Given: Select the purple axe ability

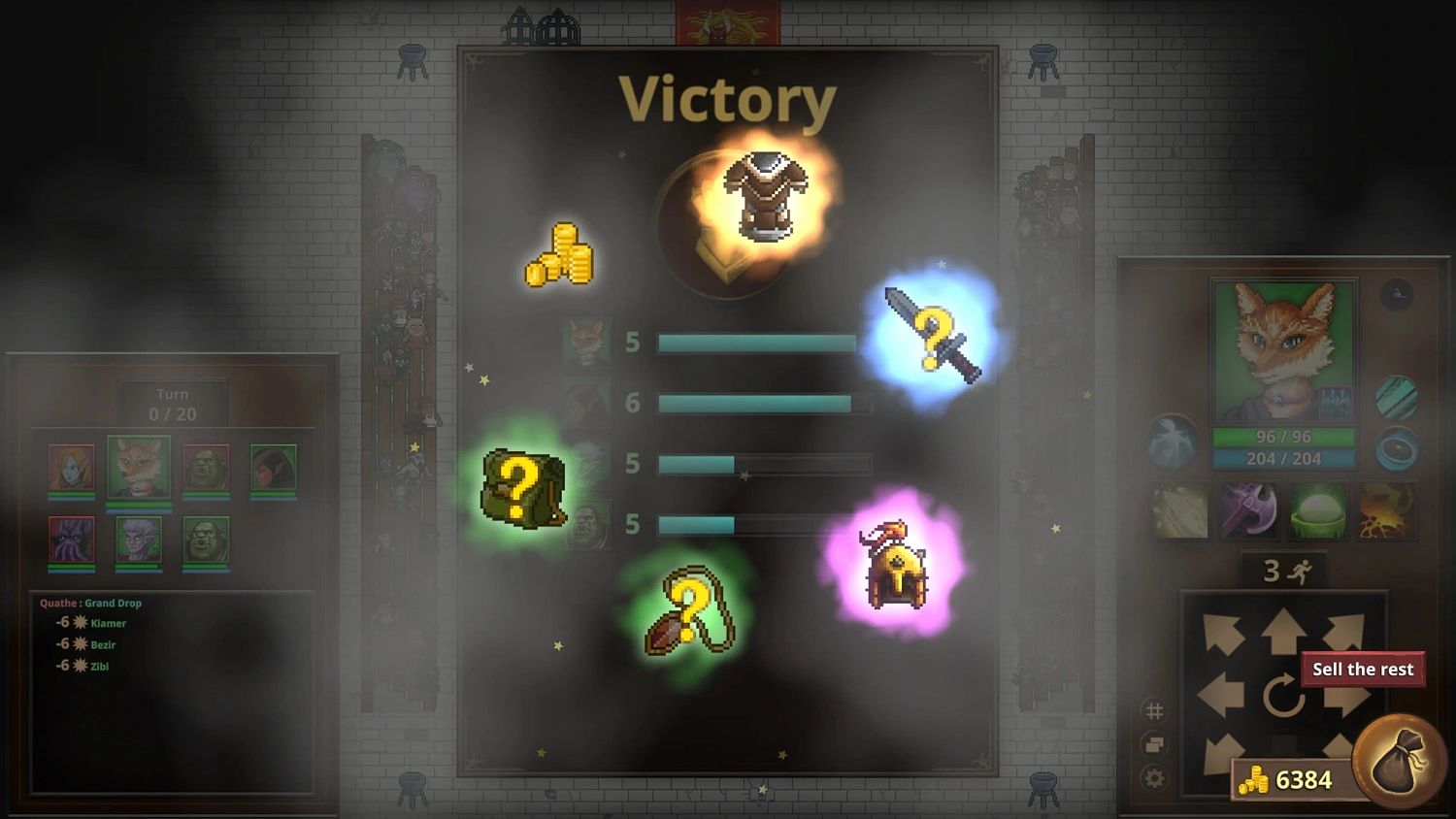Looking at the screenshot, I should tap(1249, 512).
